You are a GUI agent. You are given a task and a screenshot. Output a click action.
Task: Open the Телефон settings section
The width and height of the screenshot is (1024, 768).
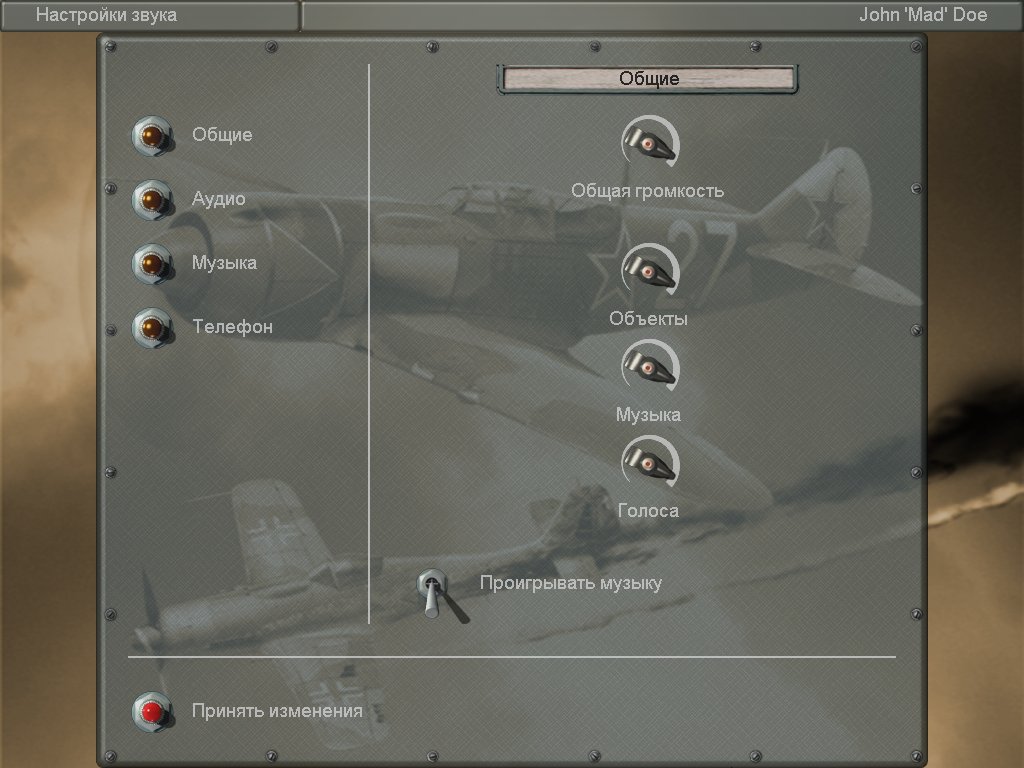(152, 328)
